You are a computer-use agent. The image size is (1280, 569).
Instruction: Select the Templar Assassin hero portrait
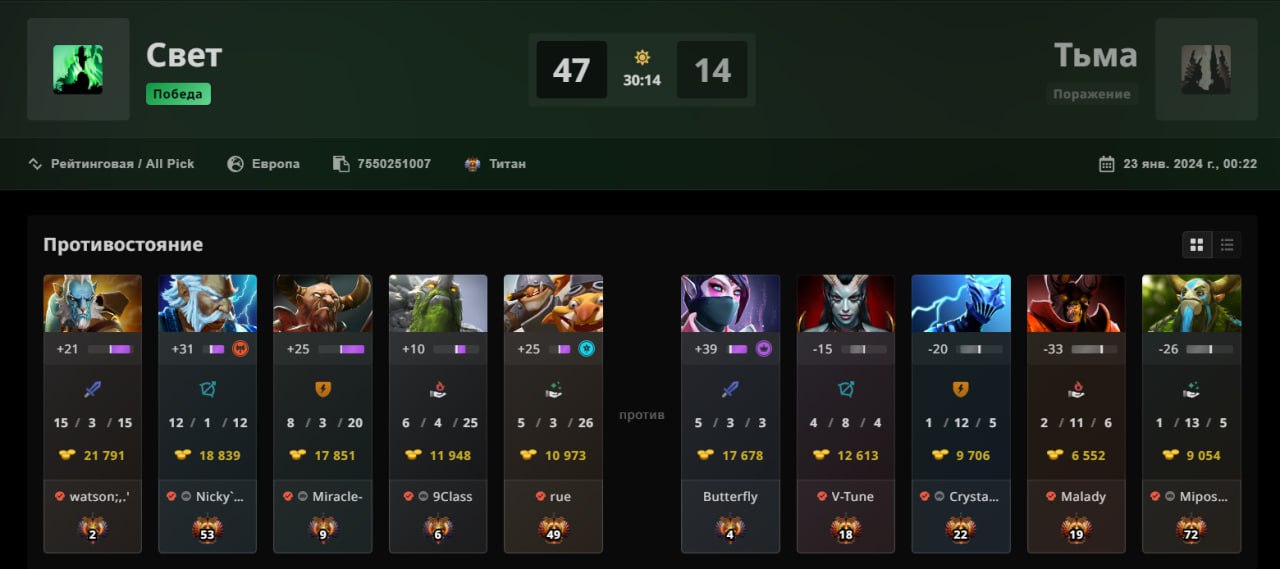[x=731, y=304]
